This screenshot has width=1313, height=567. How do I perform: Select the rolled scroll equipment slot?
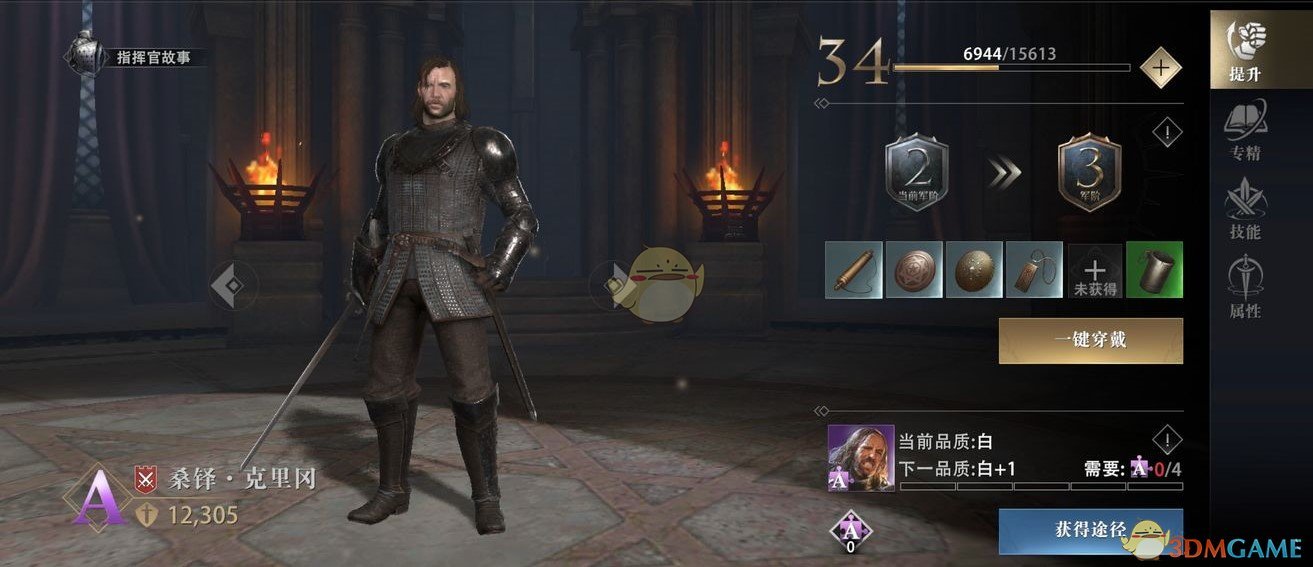coord(855,269)
